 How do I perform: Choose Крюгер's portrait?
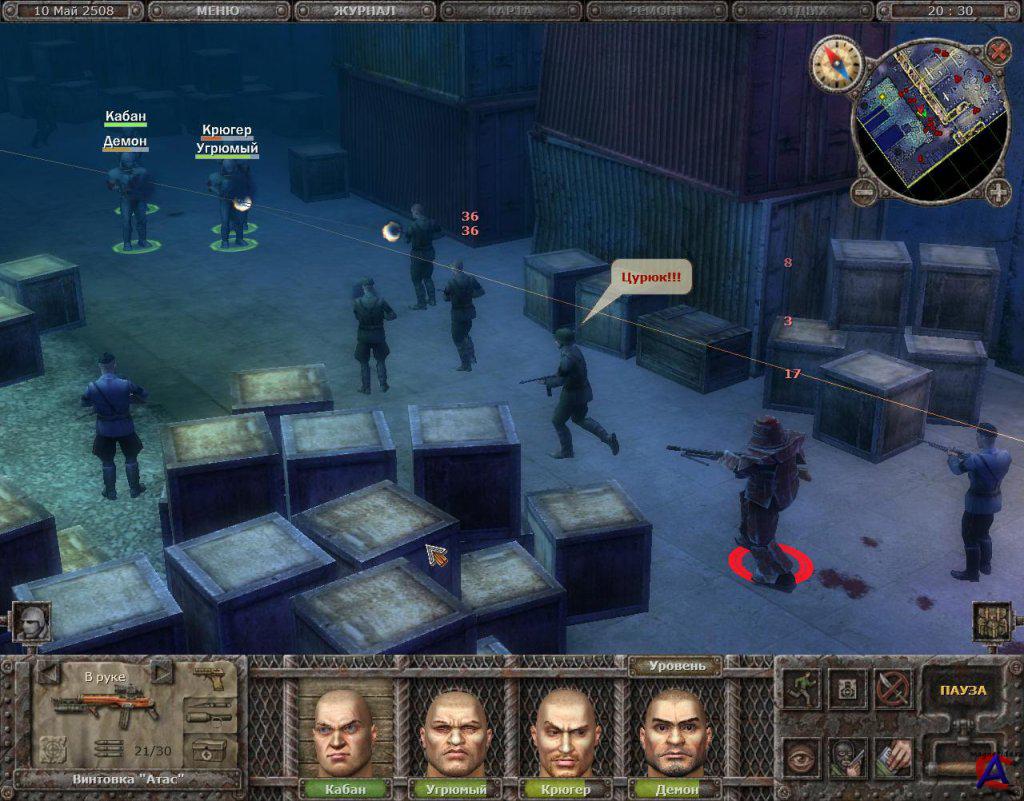click(566, 731)
